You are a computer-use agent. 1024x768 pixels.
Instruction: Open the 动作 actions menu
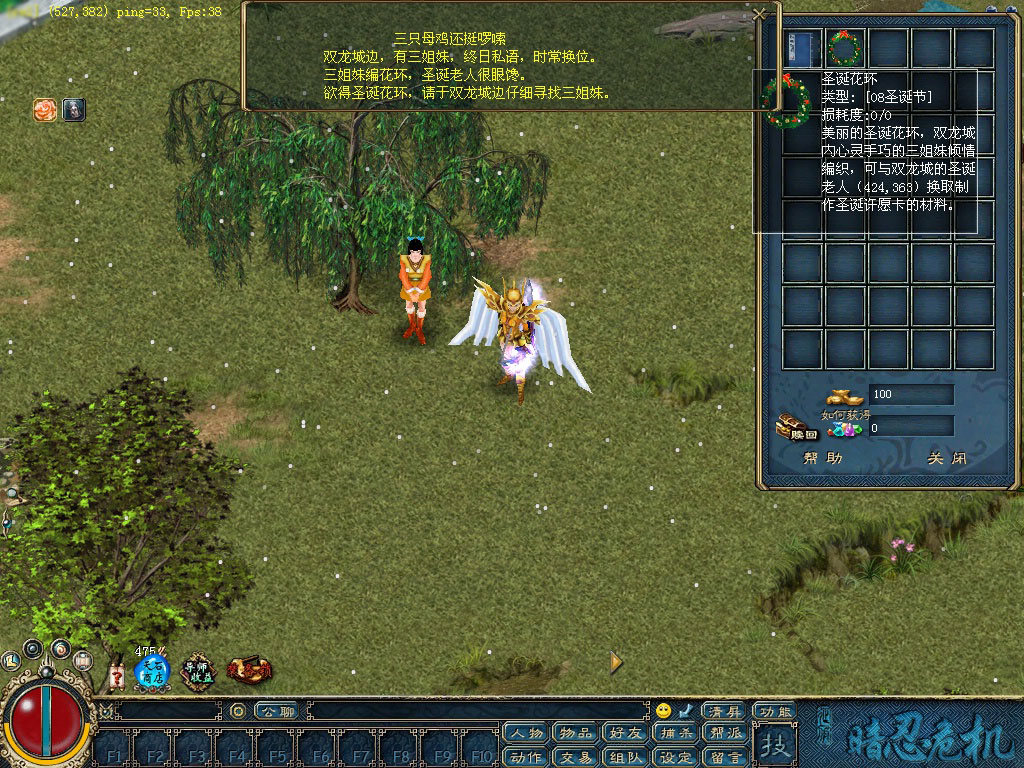point(526,757)
